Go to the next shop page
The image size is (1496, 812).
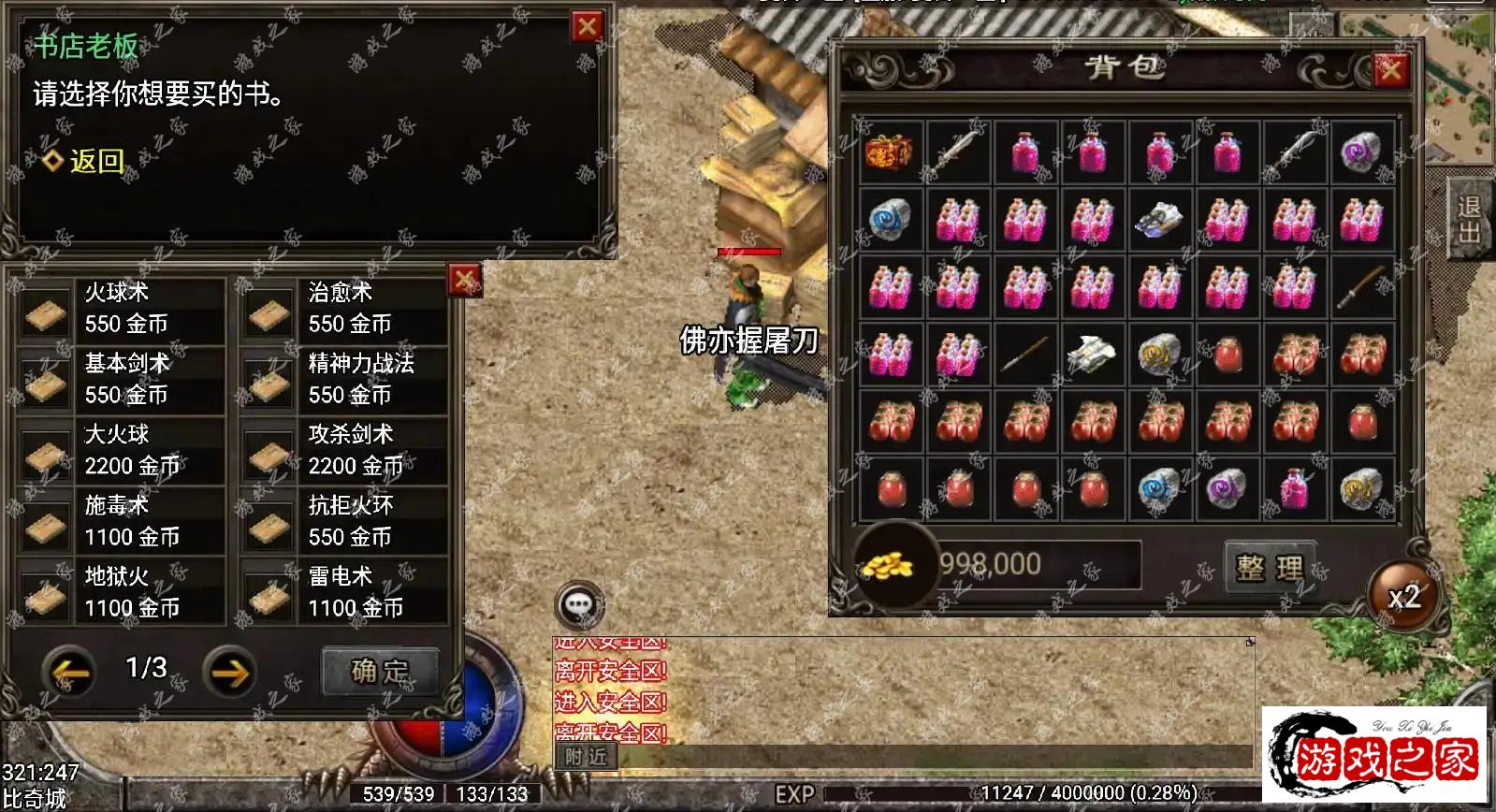(229, 671)
